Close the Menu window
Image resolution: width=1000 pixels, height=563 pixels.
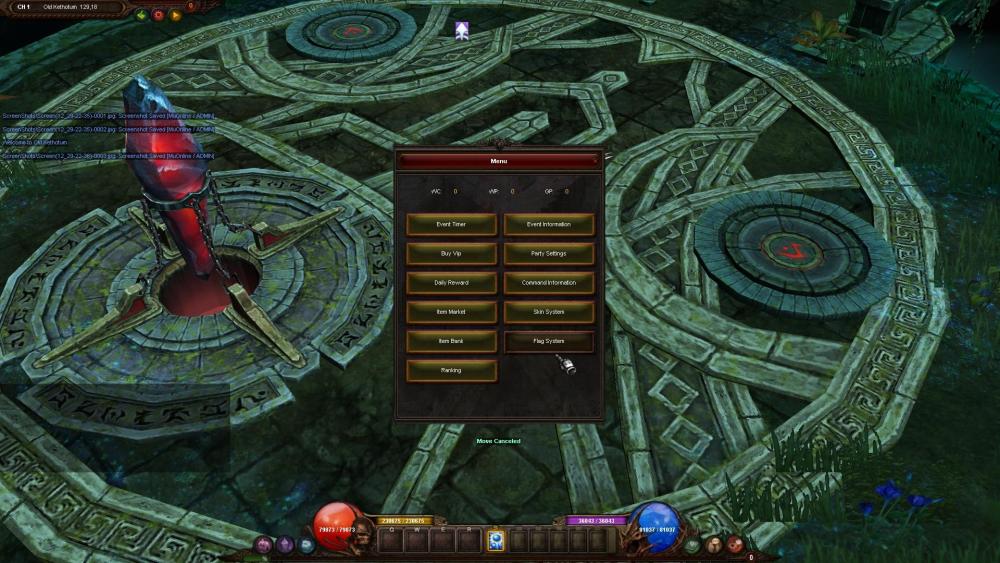coord(596,159)
